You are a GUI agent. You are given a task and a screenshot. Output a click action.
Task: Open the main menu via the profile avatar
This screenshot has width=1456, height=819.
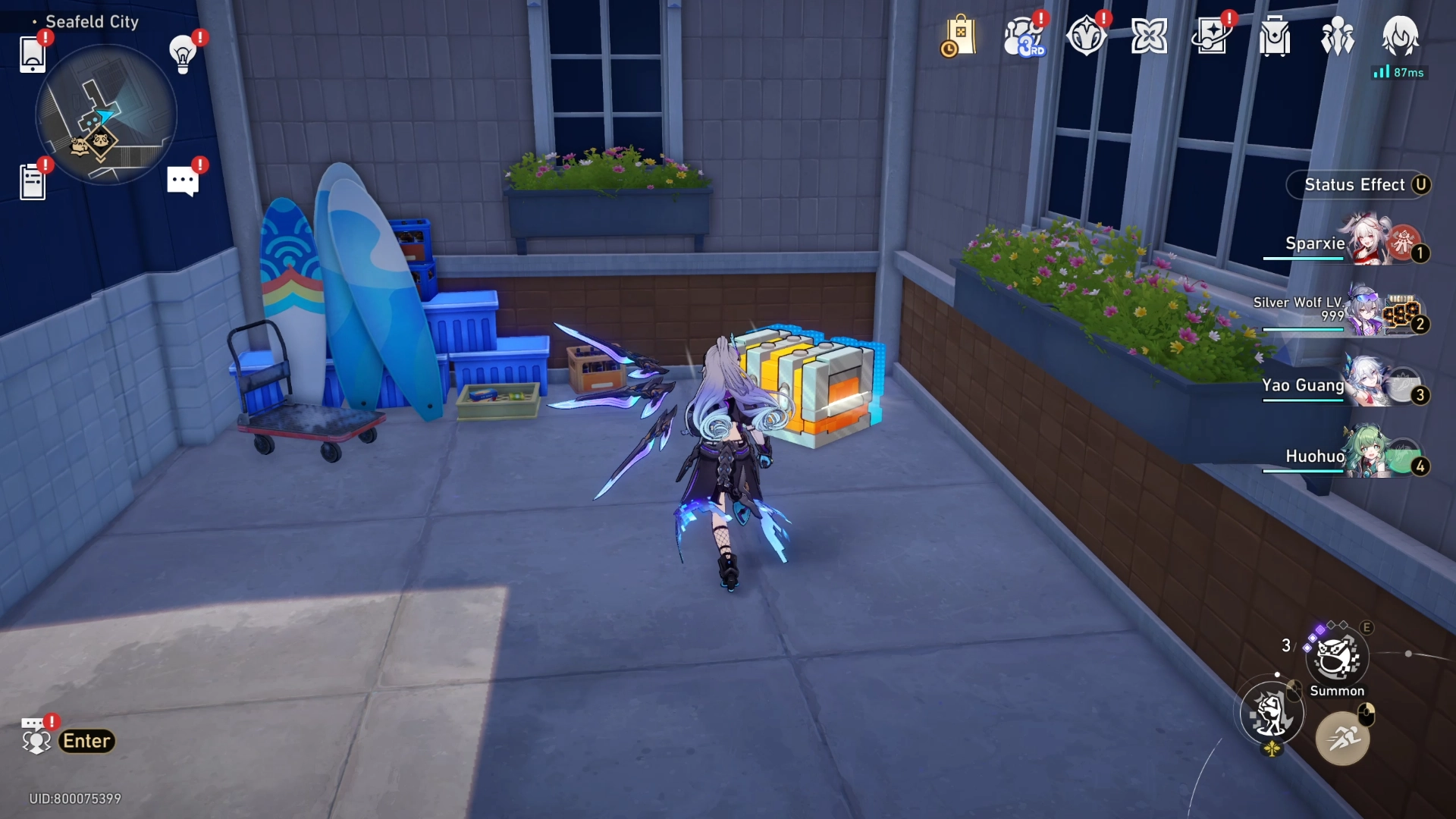(x=1401, y=36)
